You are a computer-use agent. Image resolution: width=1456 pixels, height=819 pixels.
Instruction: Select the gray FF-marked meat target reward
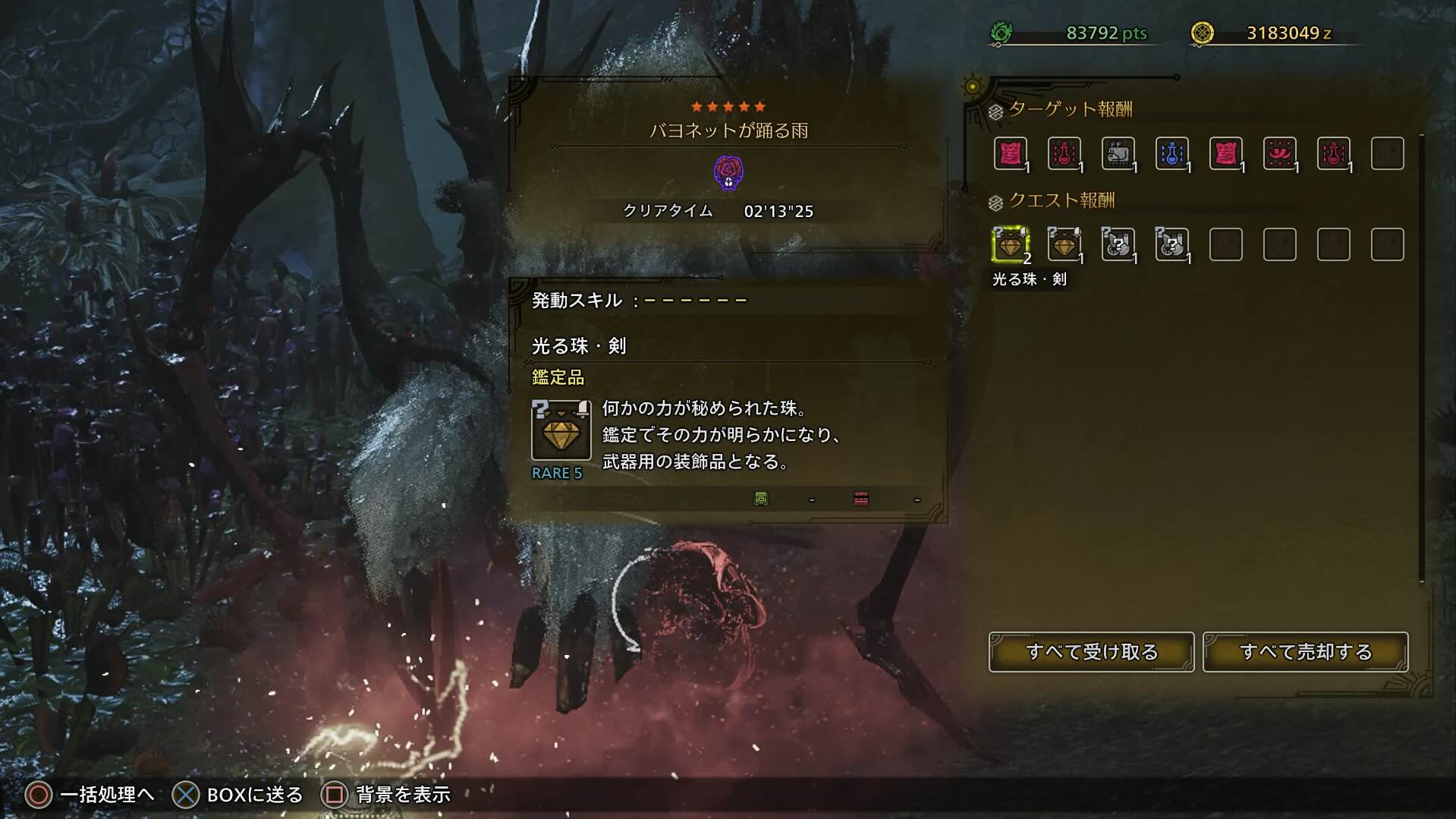1119,153
